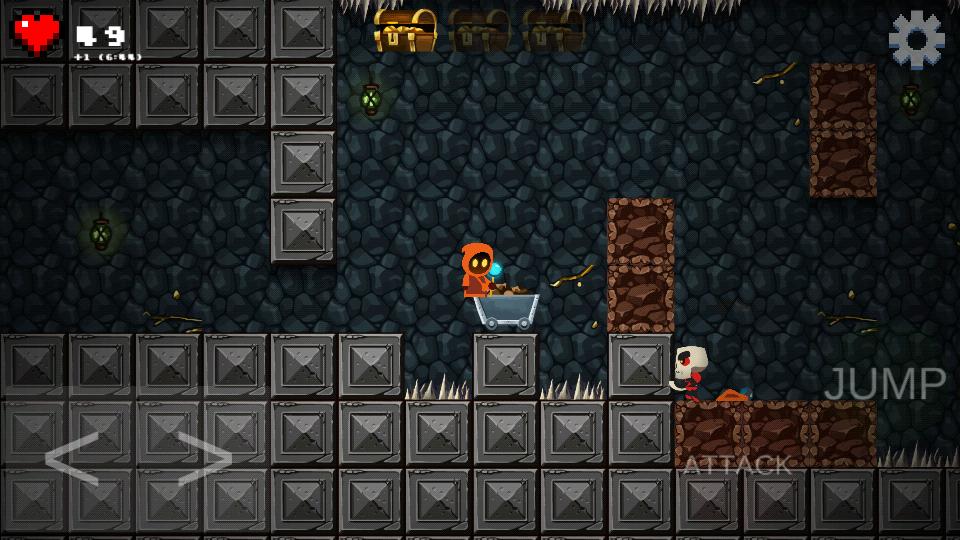Move right with the right arrow

pos(205,459)
